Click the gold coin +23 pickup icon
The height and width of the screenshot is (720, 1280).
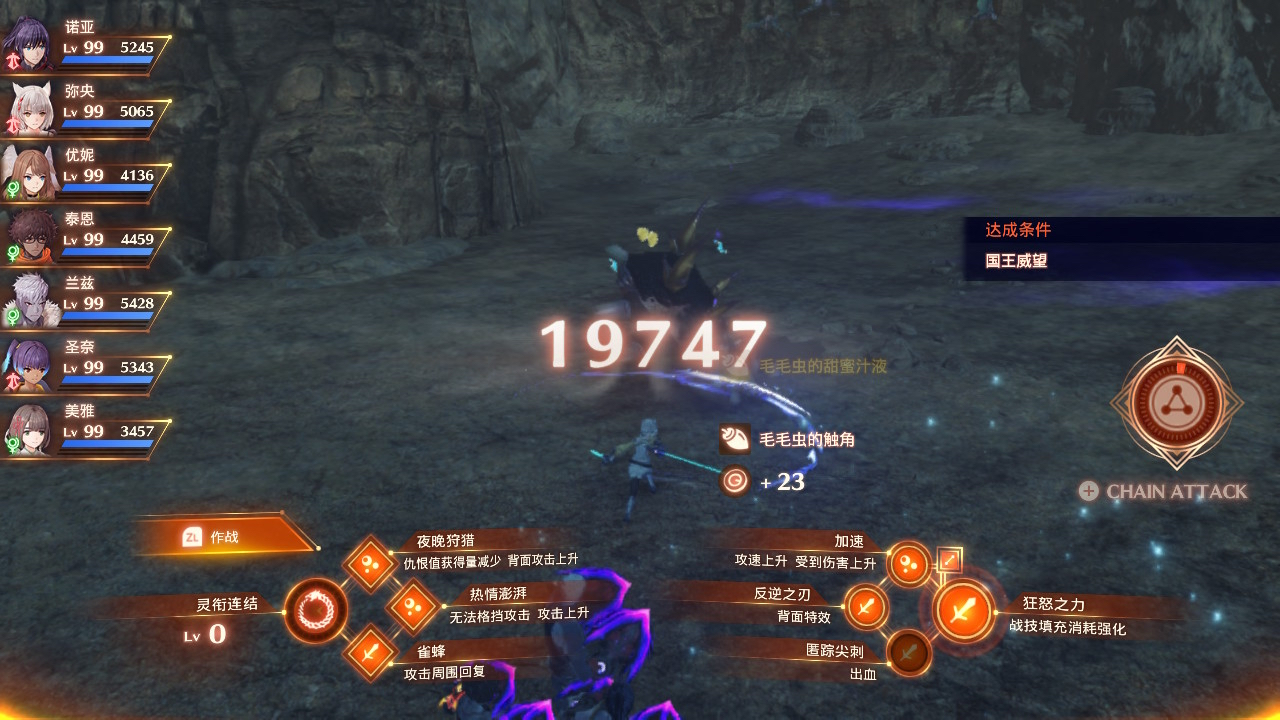[x=735, y=481]
